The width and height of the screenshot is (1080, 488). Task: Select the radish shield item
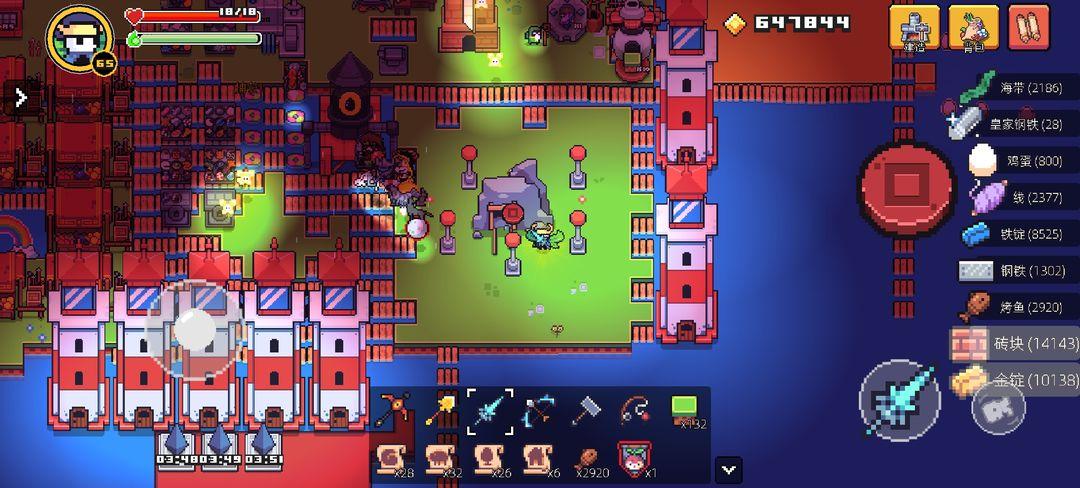pos(635,460)
